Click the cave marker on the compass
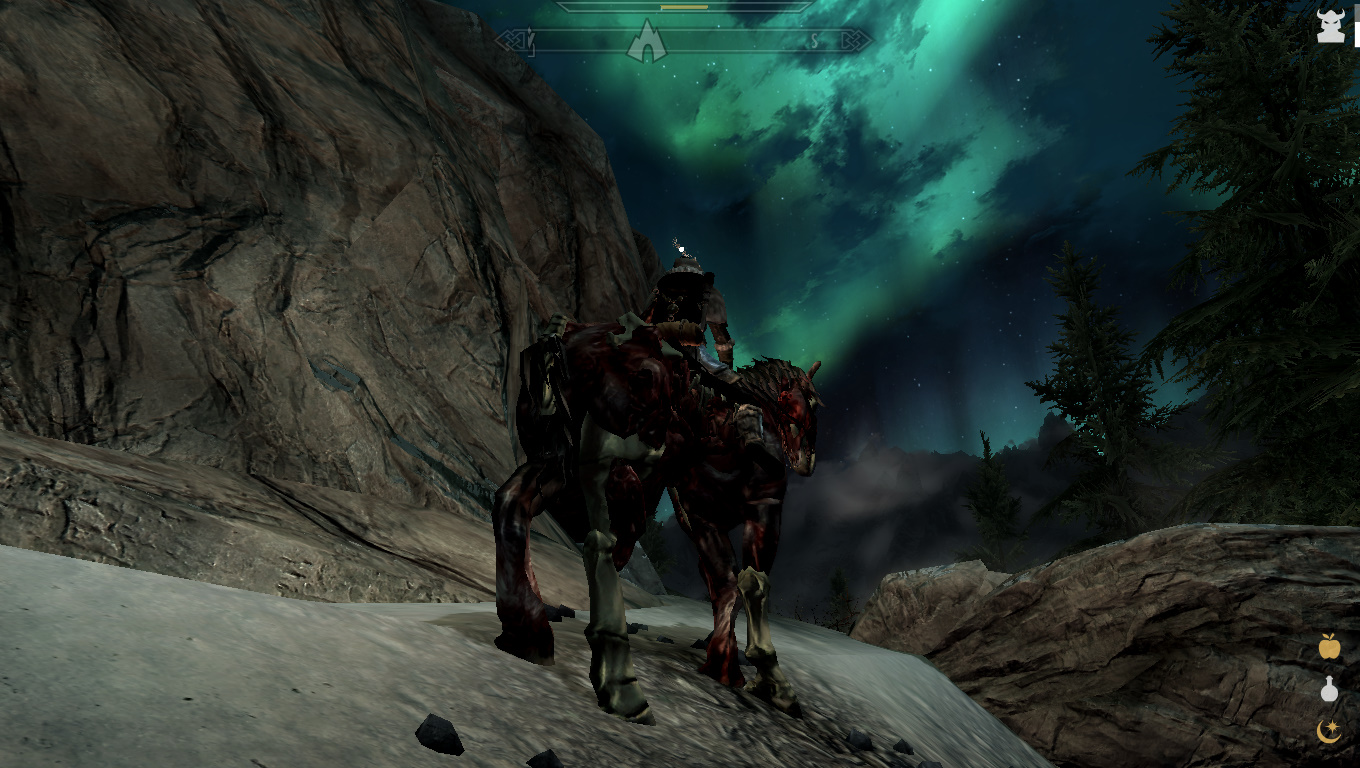 coord(646,43)
